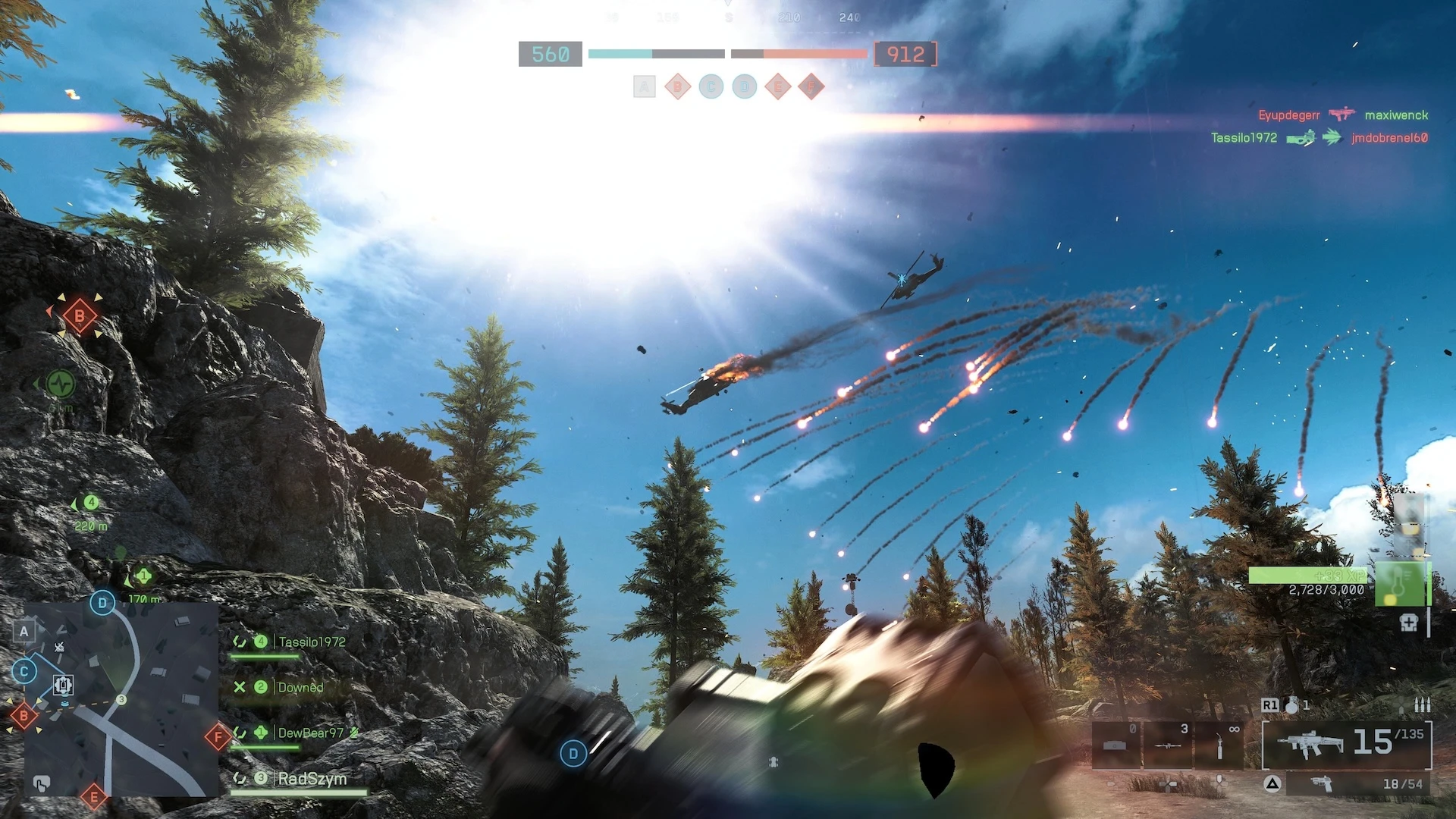1456x819 pixels.
Task: Equip the rocket launcher gadget
Action: [1167, 745]
